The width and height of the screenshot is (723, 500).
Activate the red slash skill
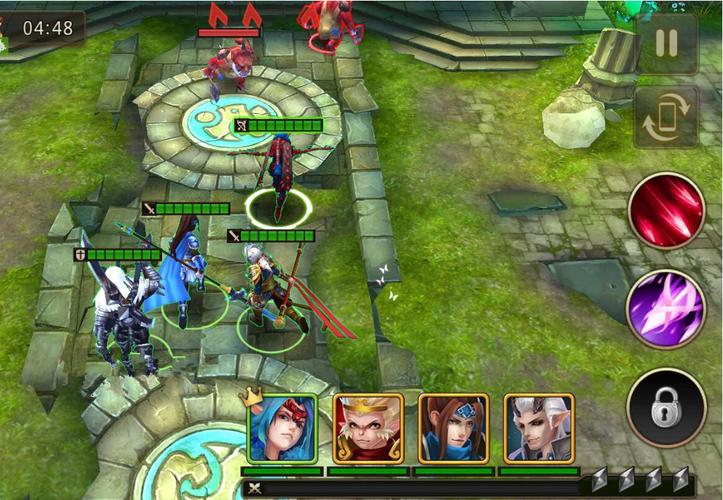(667, 211)
